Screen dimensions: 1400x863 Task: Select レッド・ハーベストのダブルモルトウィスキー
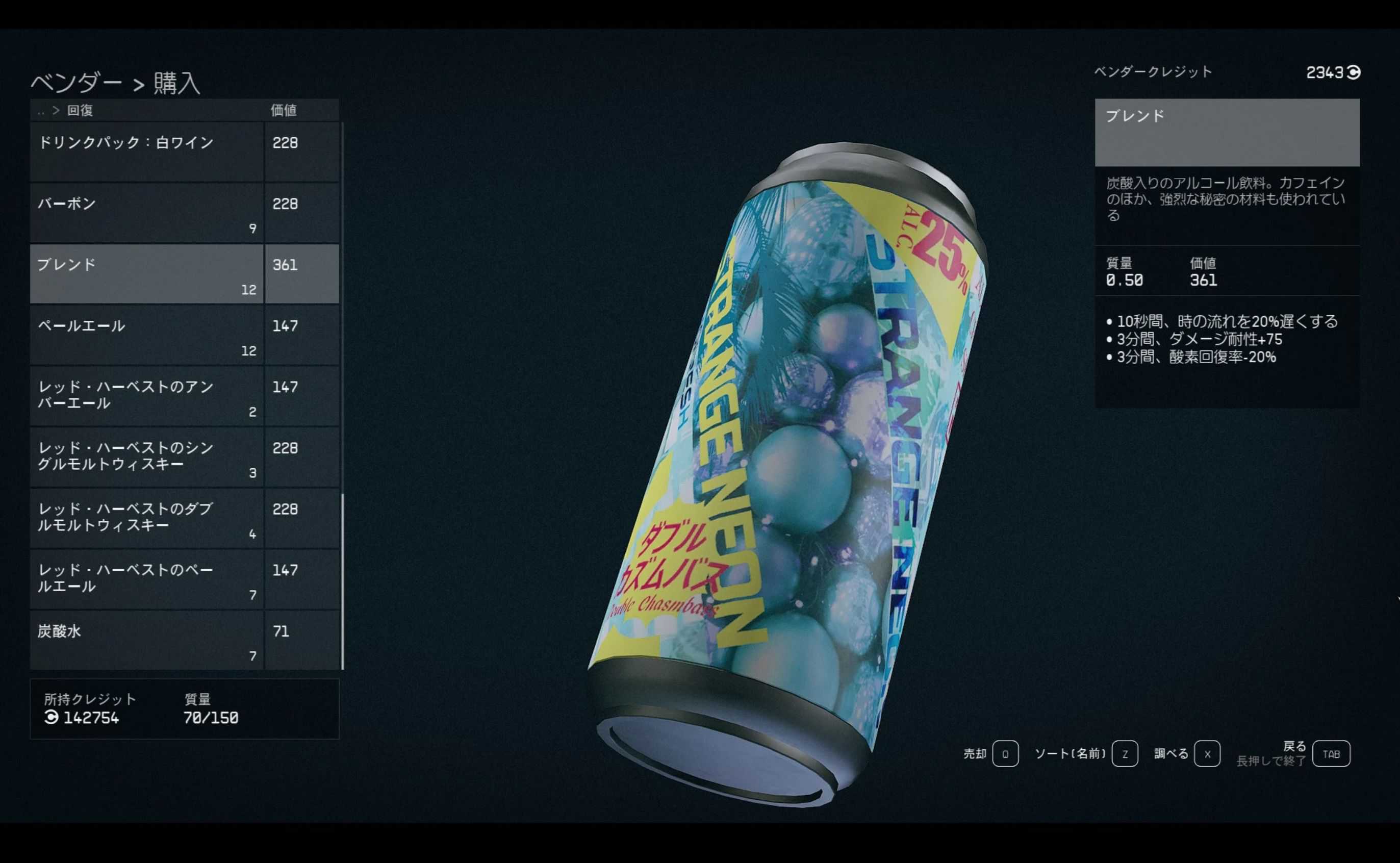pos(147,518)
